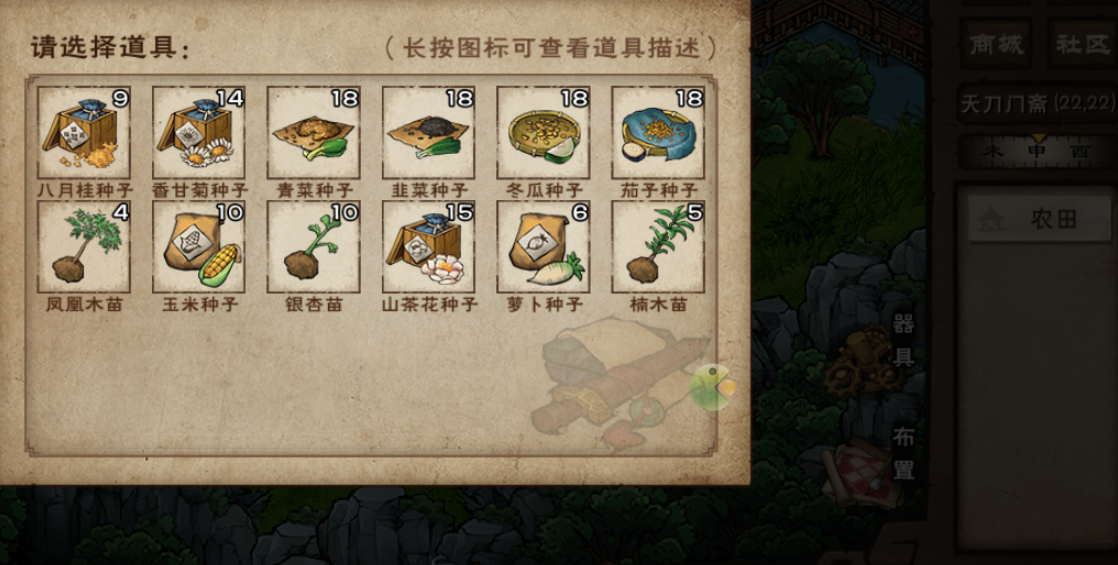Screen dimensions: 1118x565
Task: Open the 布置 layout menu
Action: pyautogui.click(x=903, y=455)
